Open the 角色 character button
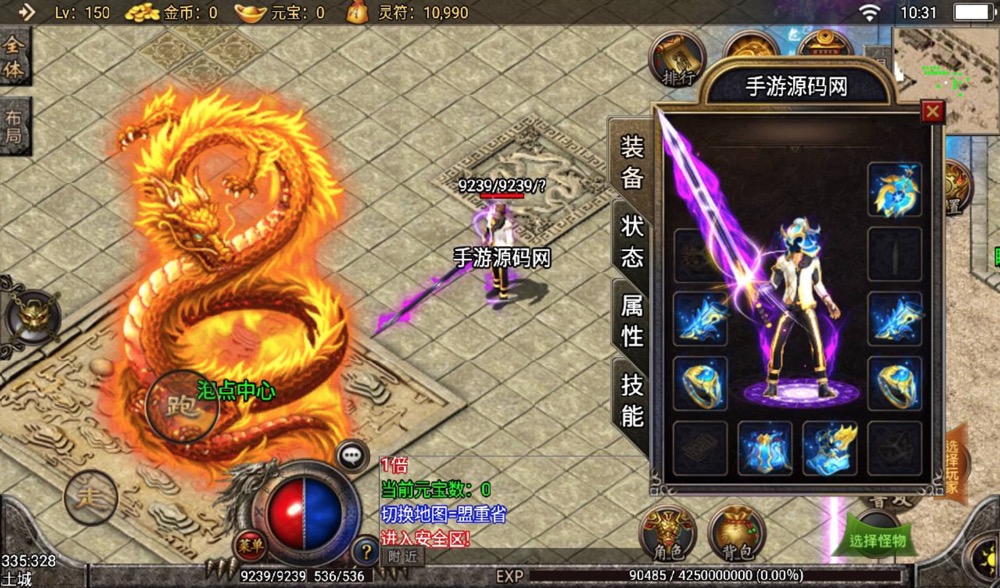This screenshot has width=1000, height=588. pyautogui.click(x=668, y=531)
